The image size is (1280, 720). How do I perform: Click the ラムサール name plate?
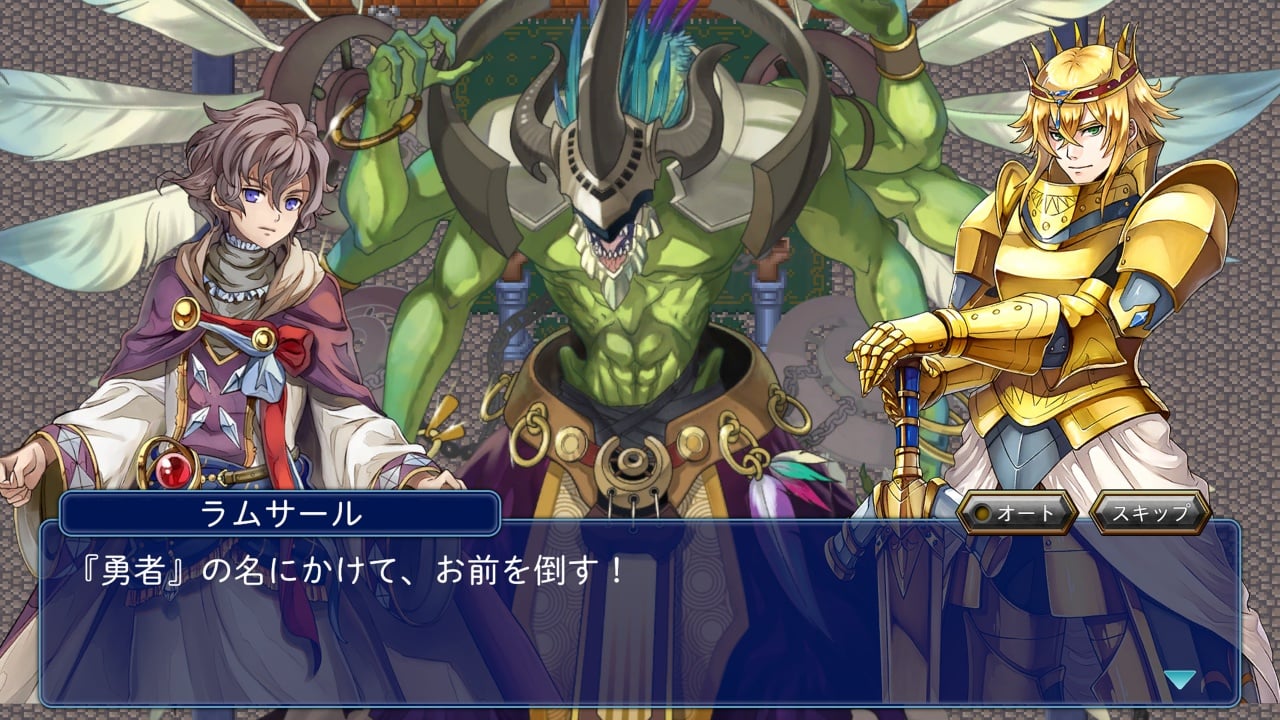[x=280, y=512]
